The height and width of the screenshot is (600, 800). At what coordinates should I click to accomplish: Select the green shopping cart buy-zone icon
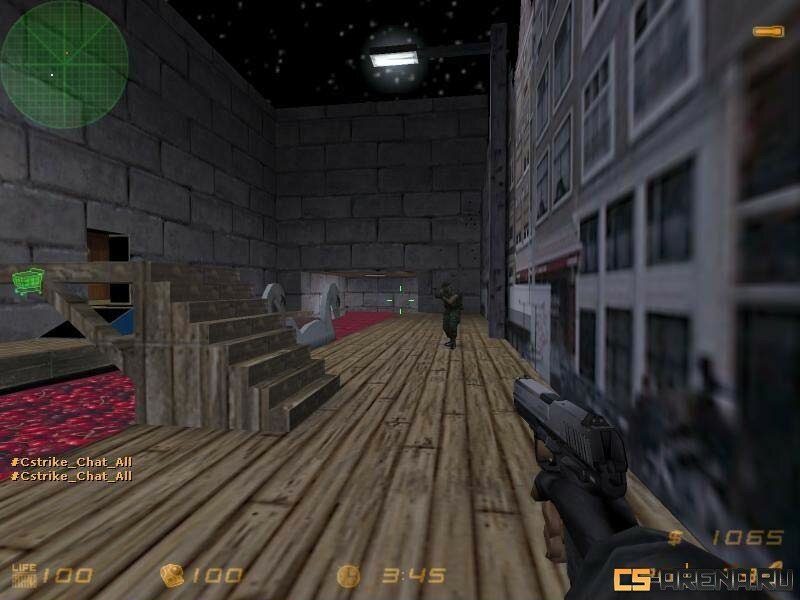coord(27,280)
